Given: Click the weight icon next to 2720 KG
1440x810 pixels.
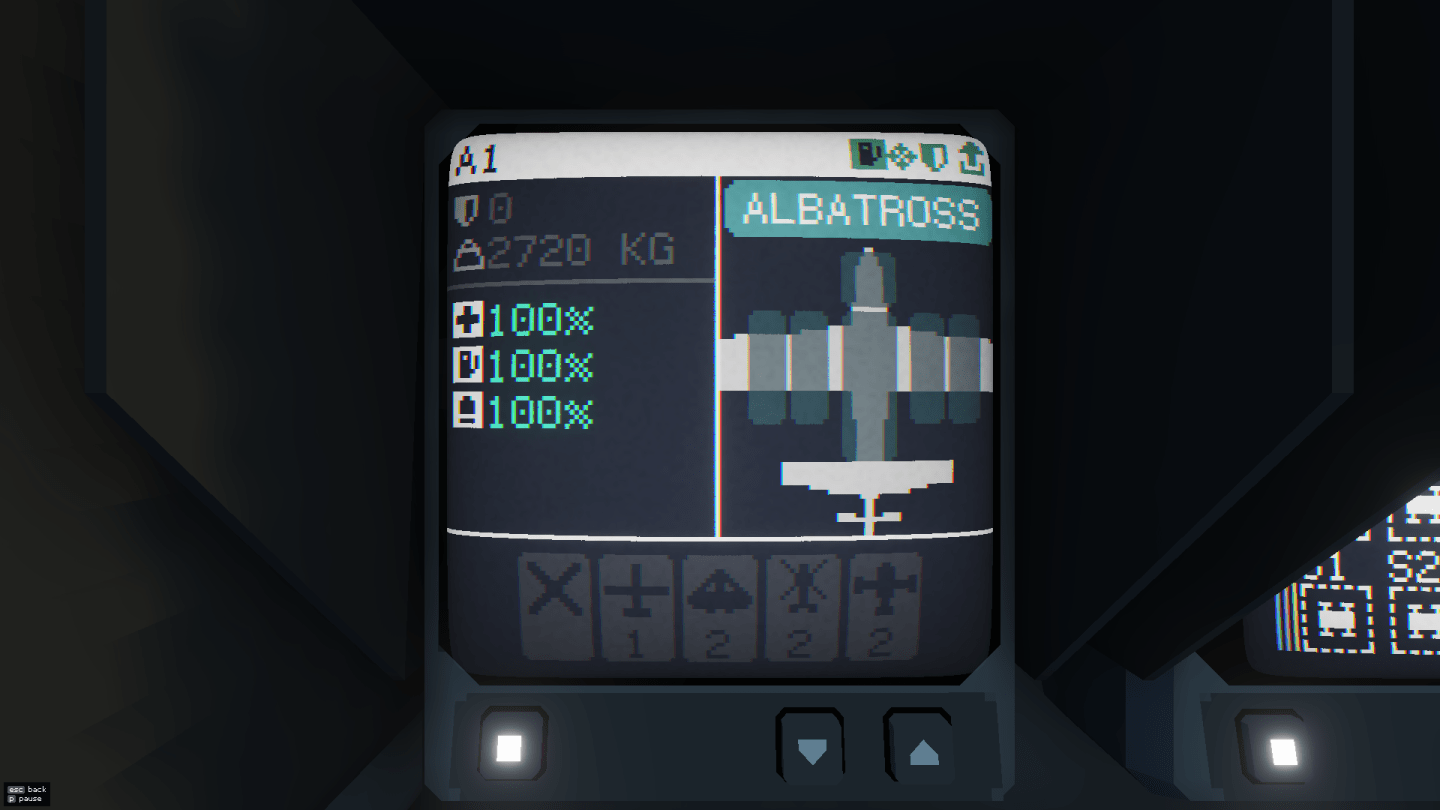Looking at the screenshot, I should 470,252.
